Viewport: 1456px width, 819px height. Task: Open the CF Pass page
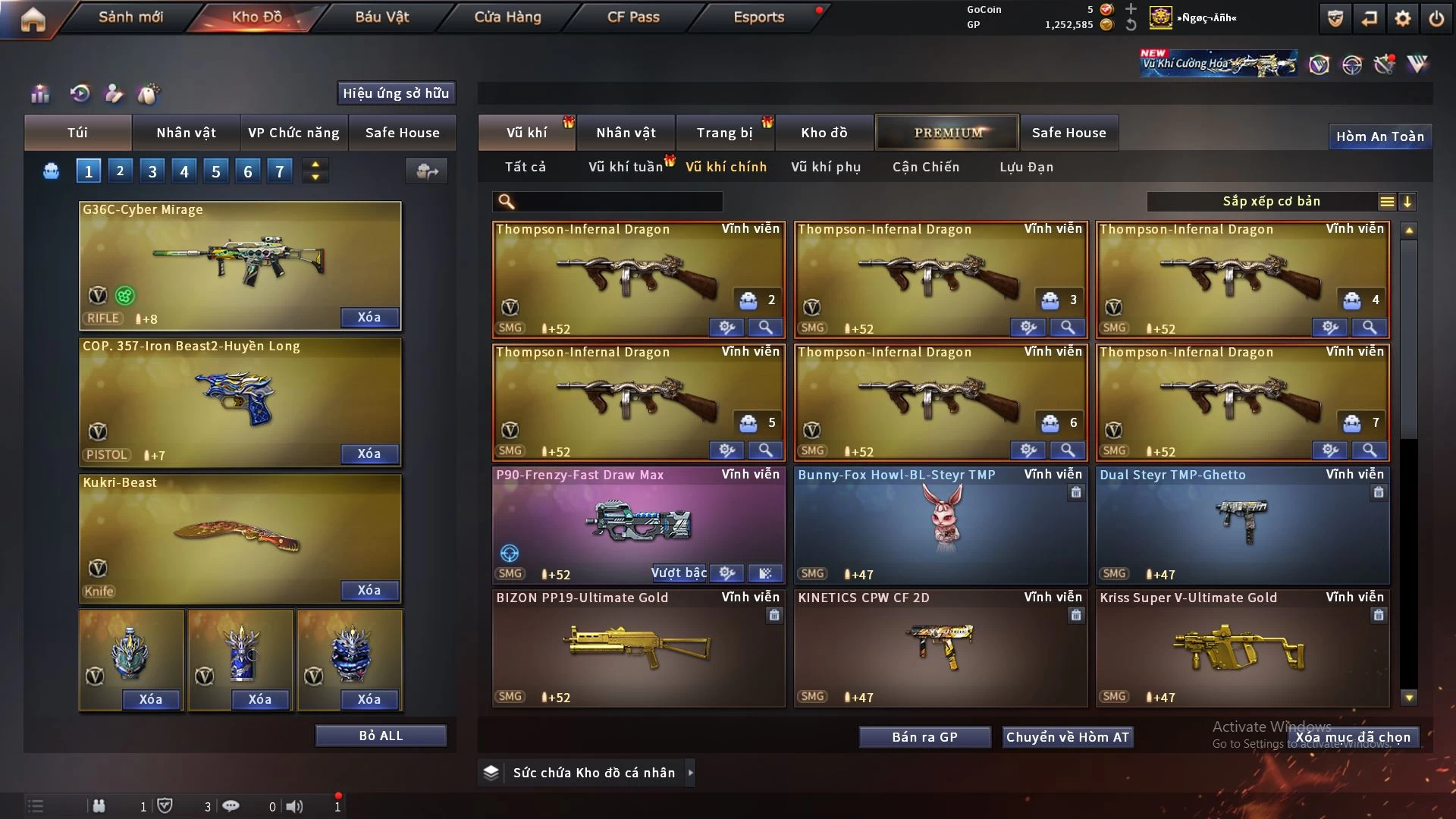[633, 17]
